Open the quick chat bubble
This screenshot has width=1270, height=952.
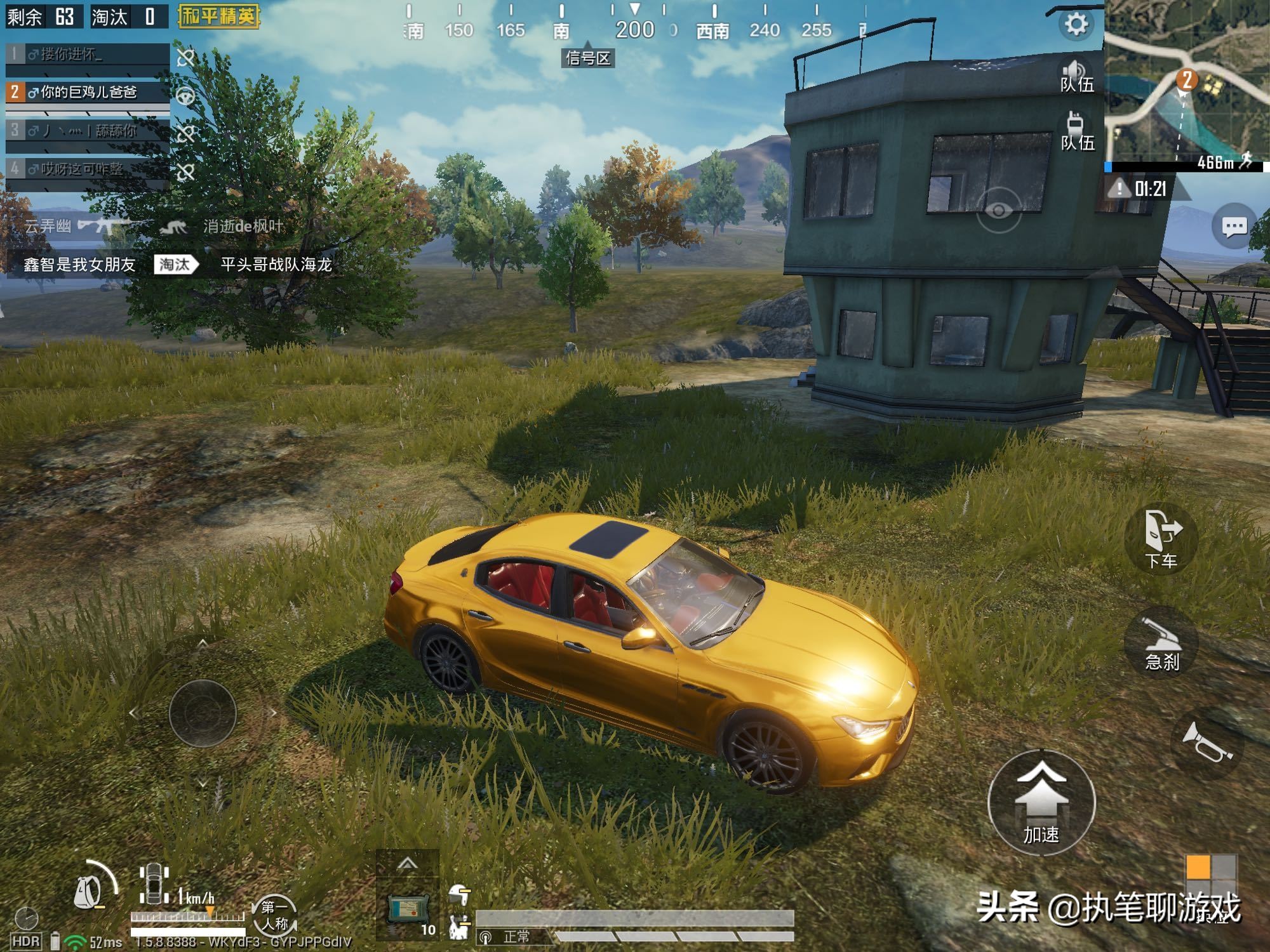pyautogui.click(x=1233, y=227)
